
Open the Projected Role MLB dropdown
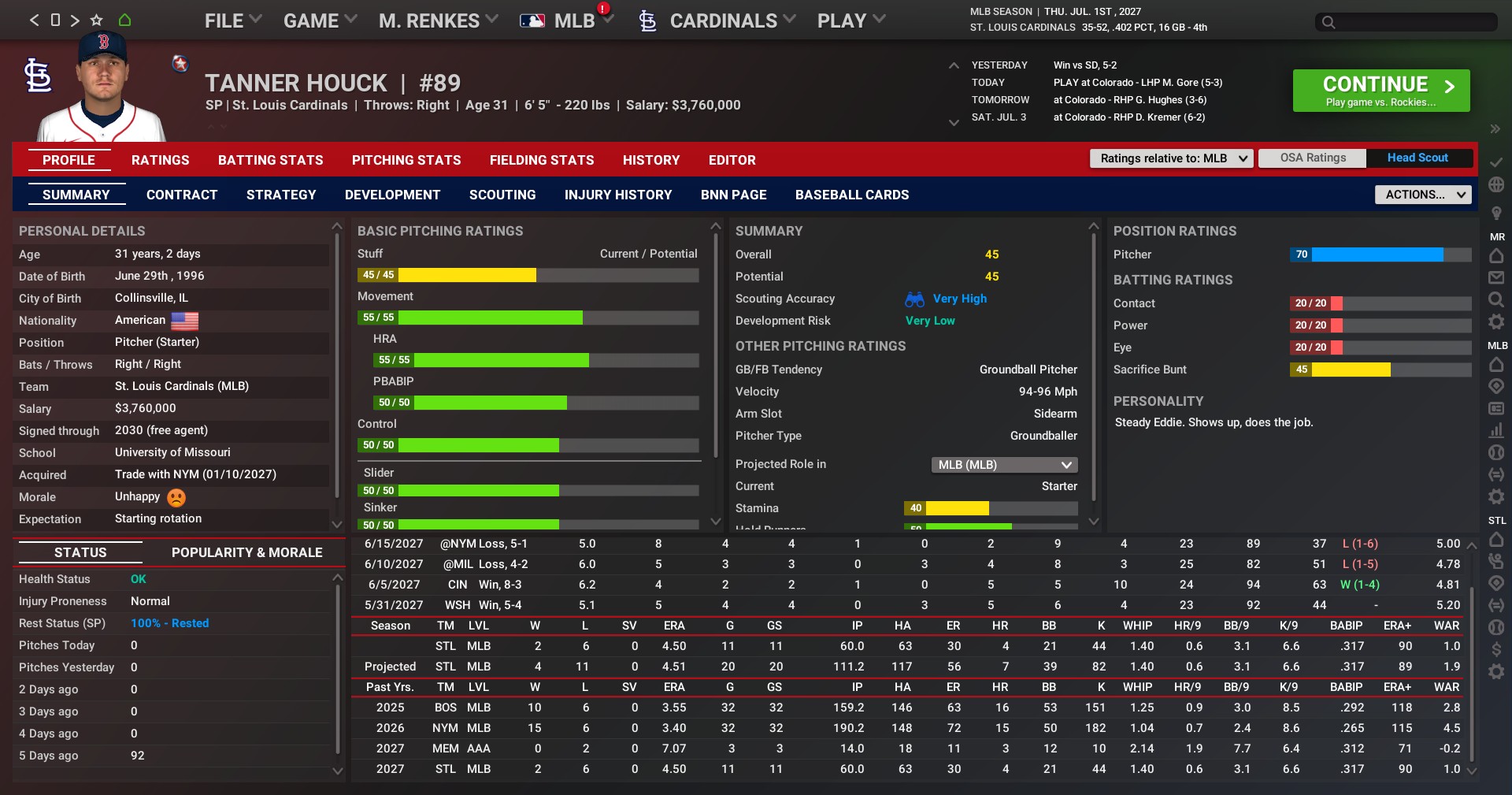tap(1004, 465)
